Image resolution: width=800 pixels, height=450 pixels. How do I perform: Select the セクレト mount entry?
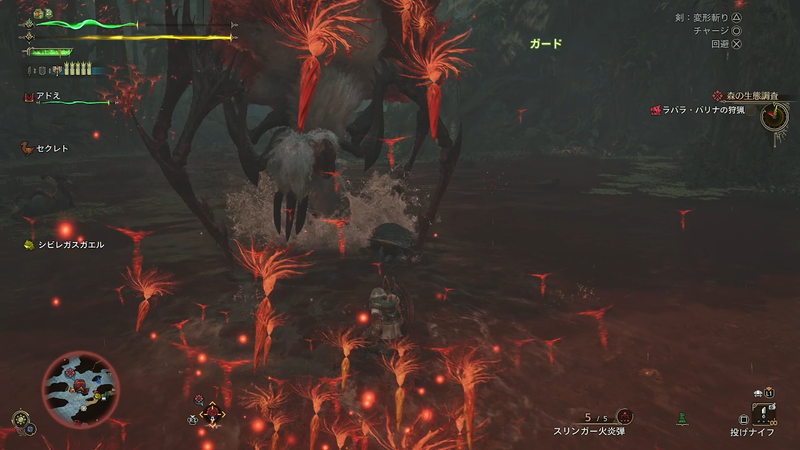click(x=50, y=149)
